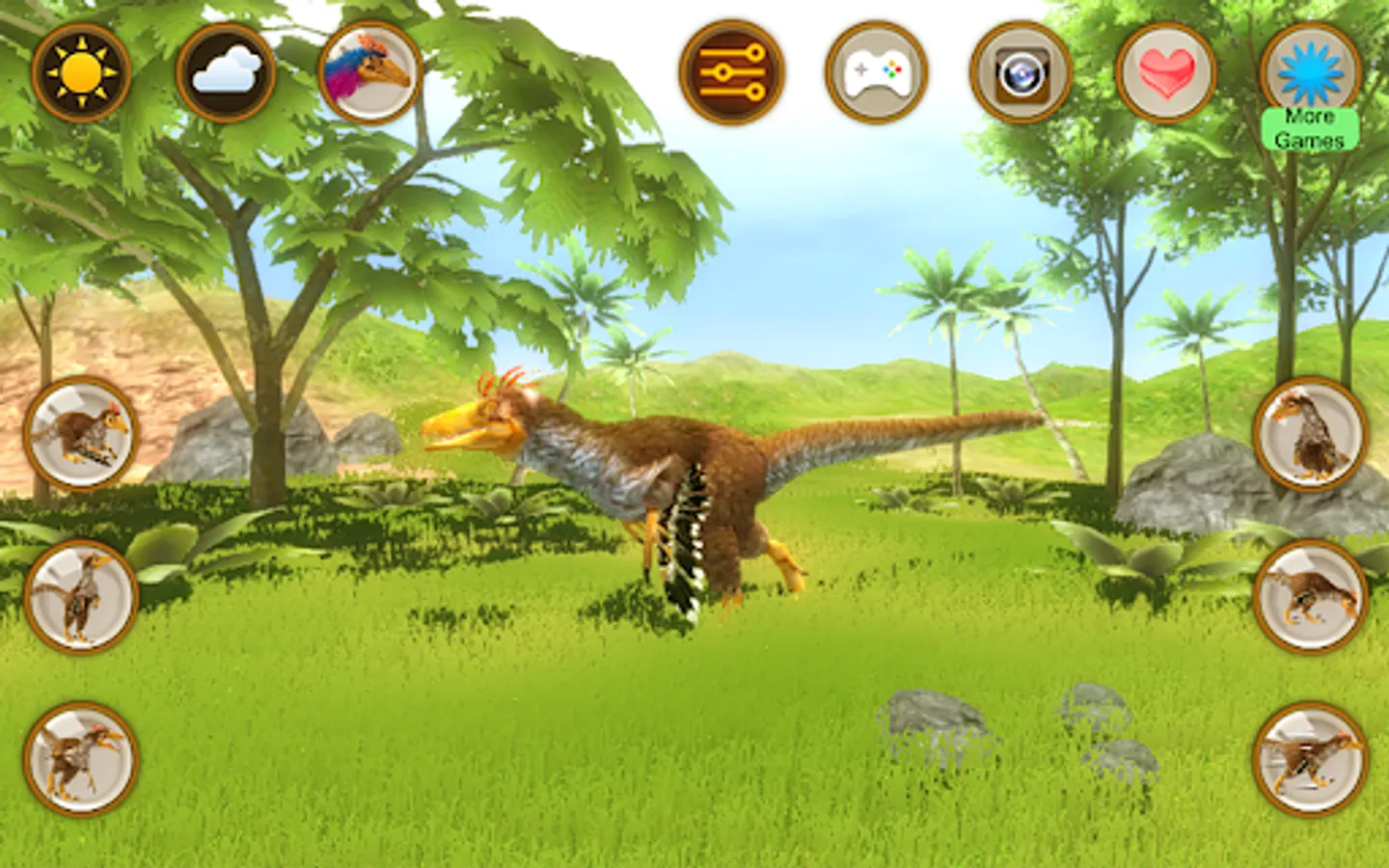
Task: Play the top-left running dinosaur animation
Action: click(82, 433)
